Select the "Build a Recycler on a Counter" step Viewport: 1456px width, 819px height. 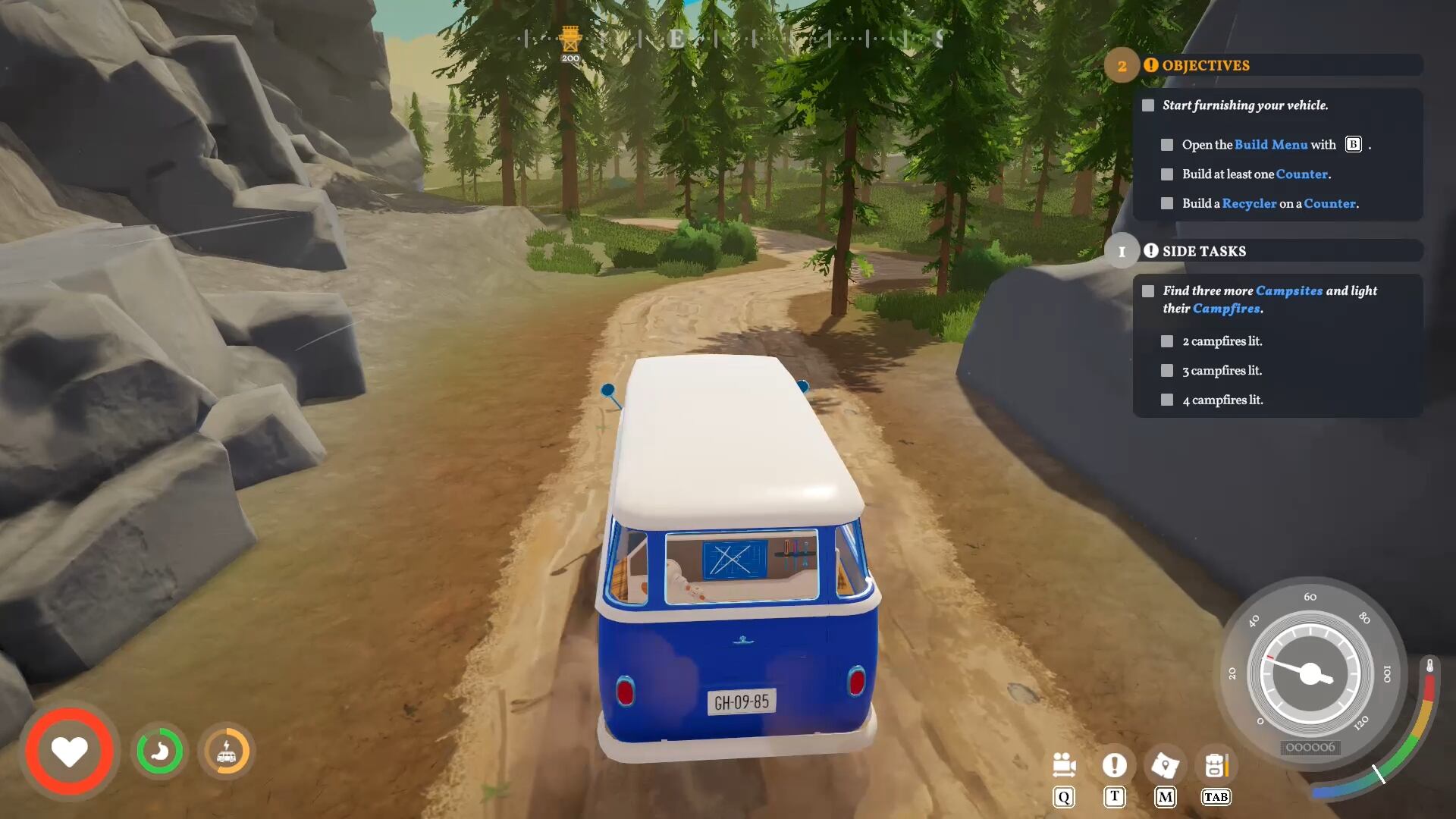tap(1269, 204)
